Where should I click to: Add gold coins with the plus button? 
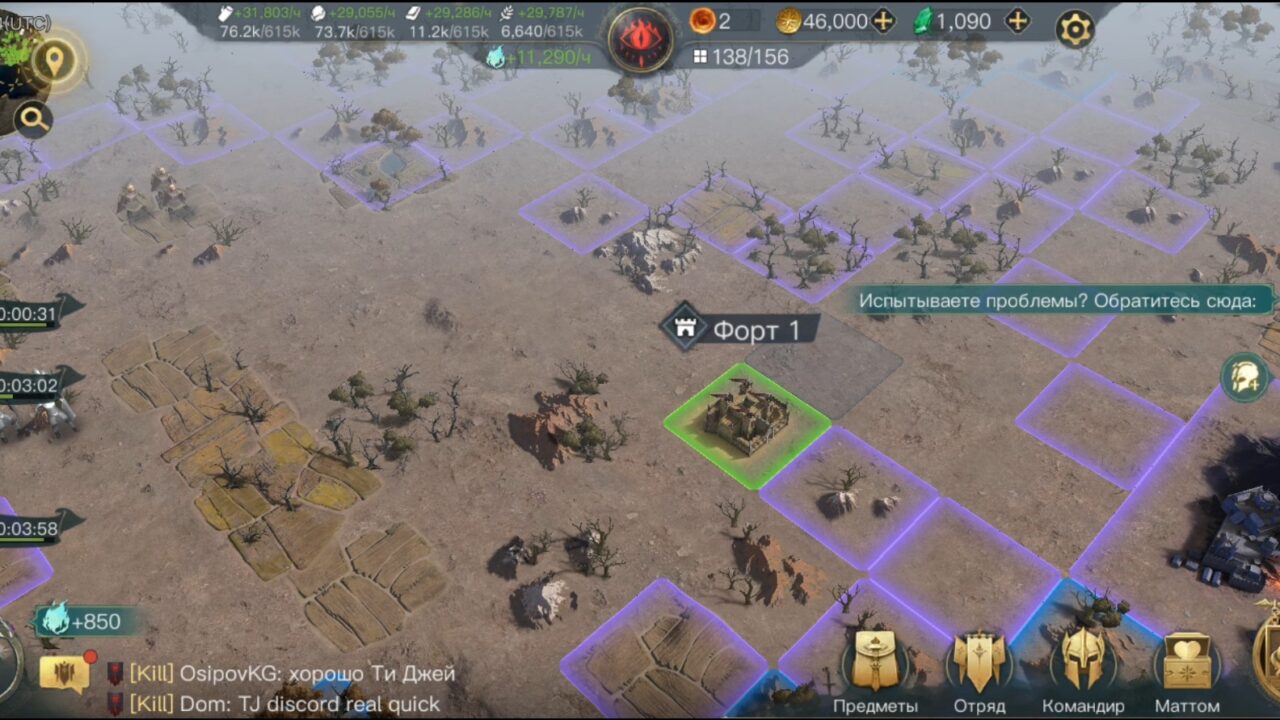click(x=882, y=21)
